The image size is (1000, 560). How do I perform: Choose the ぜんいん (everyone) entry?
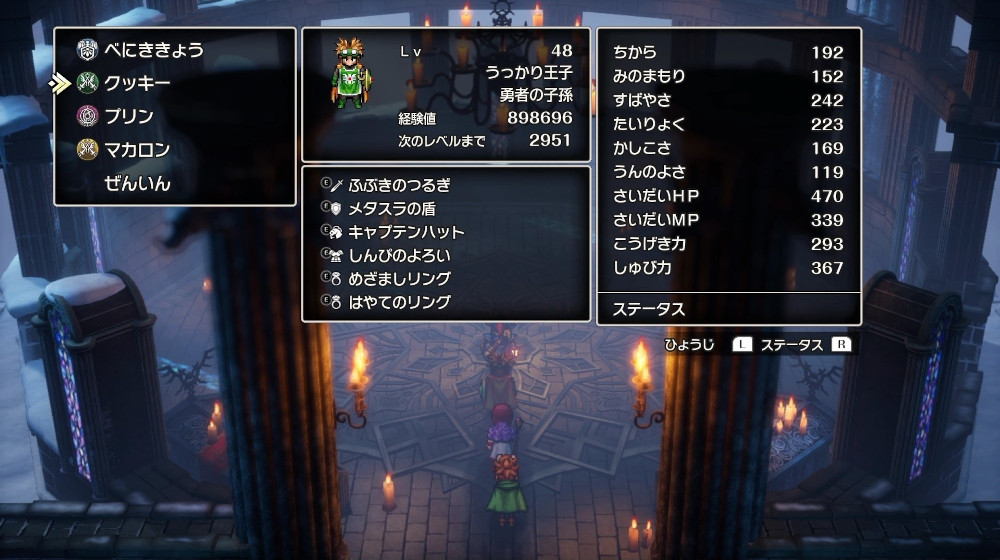click(137, 183)
